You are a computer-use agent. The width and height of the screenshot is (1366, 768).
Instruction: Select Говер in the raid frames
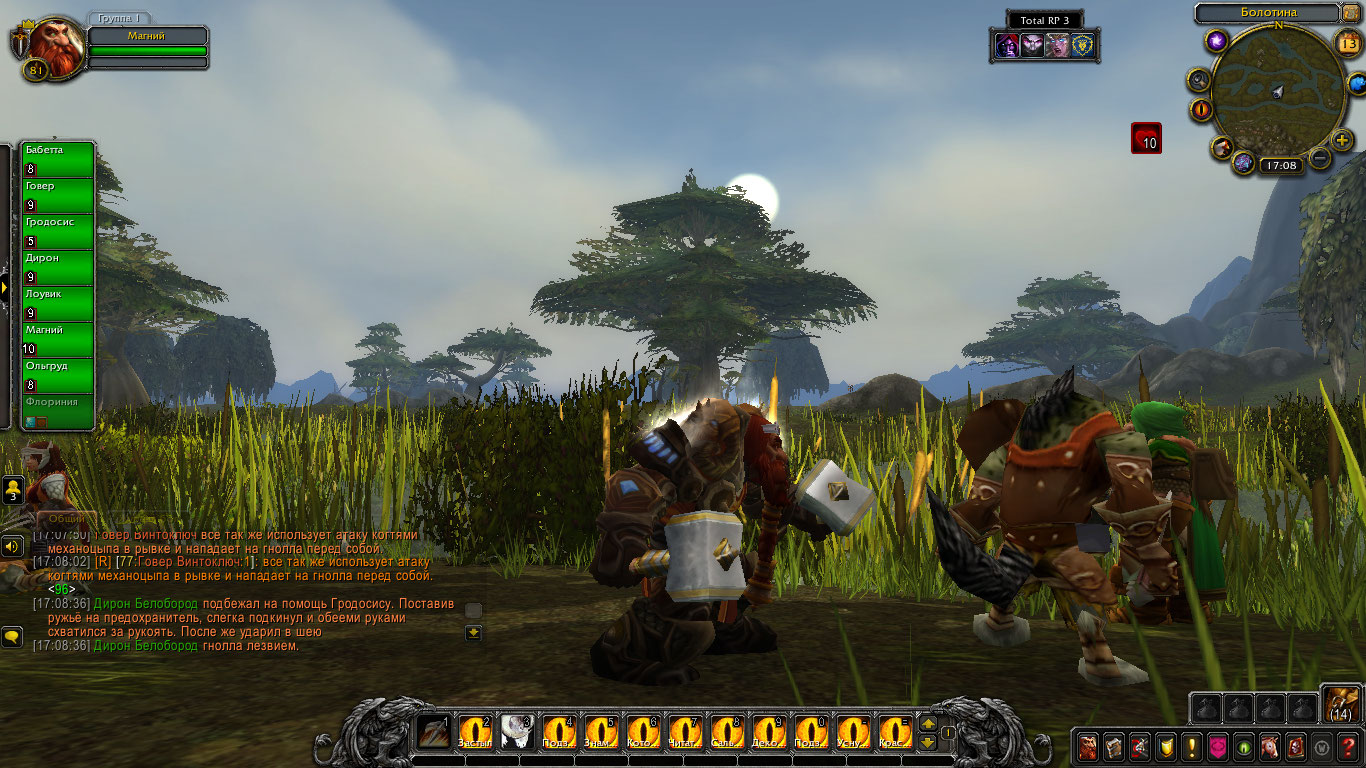pyautogui.click(x=58, y=196)
